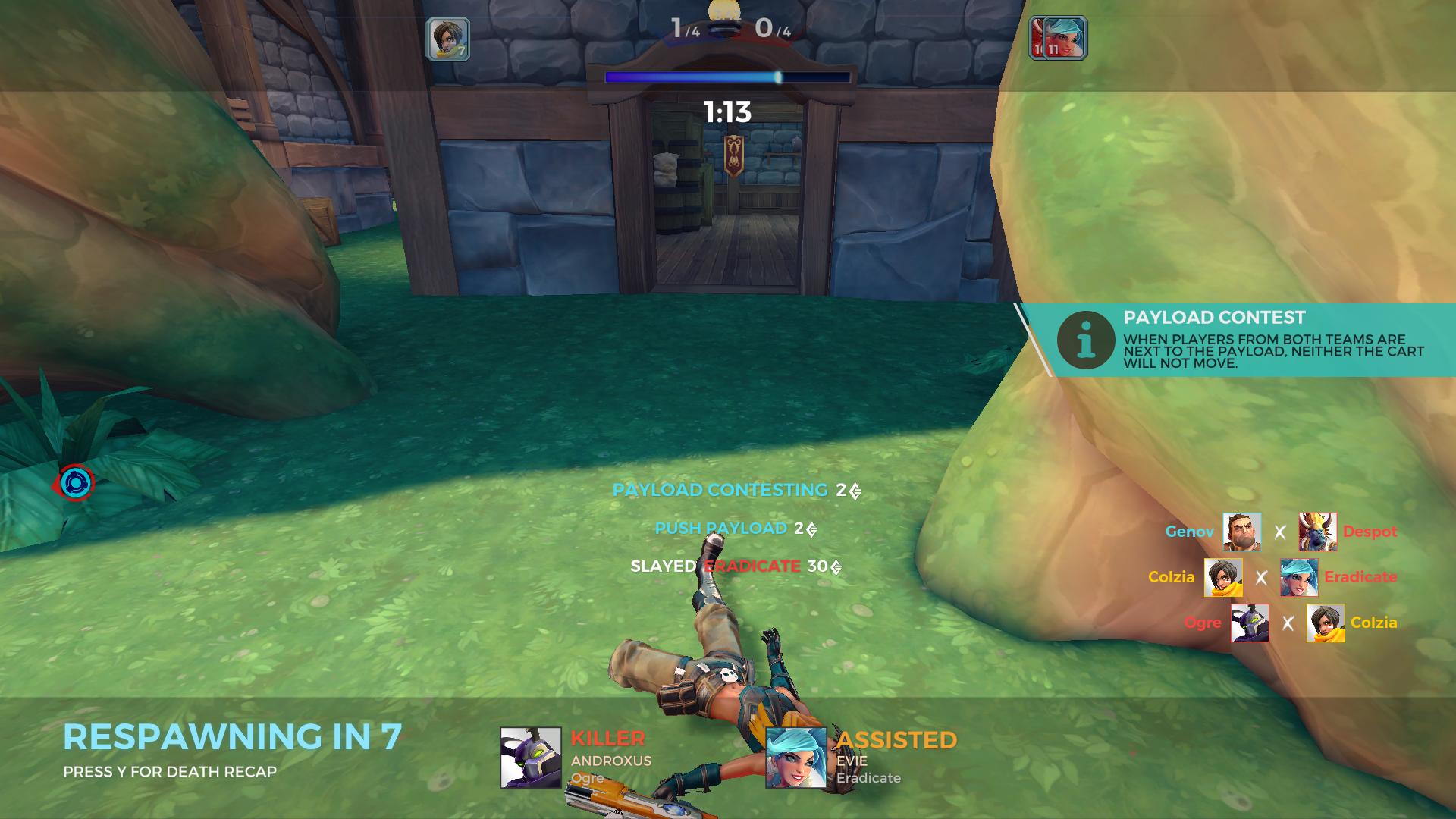The width and height of the screenshot is (1456, 819).
Task: Select Ogre's Androxus portrait in the kill feed
Action: [x=1249, y=623]
